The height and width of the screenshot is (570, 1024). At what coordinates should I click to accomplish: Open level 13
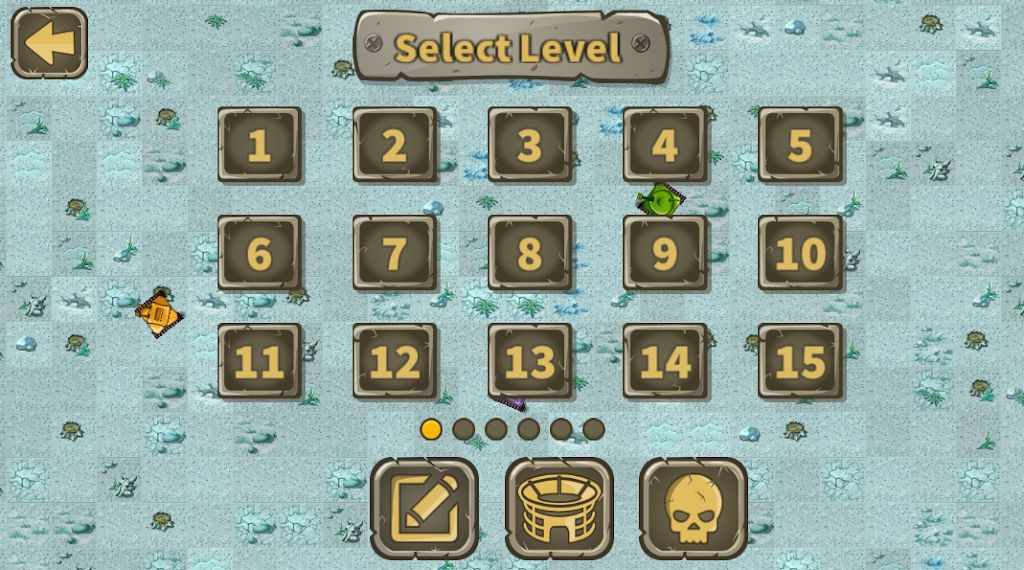click(530, 361)
